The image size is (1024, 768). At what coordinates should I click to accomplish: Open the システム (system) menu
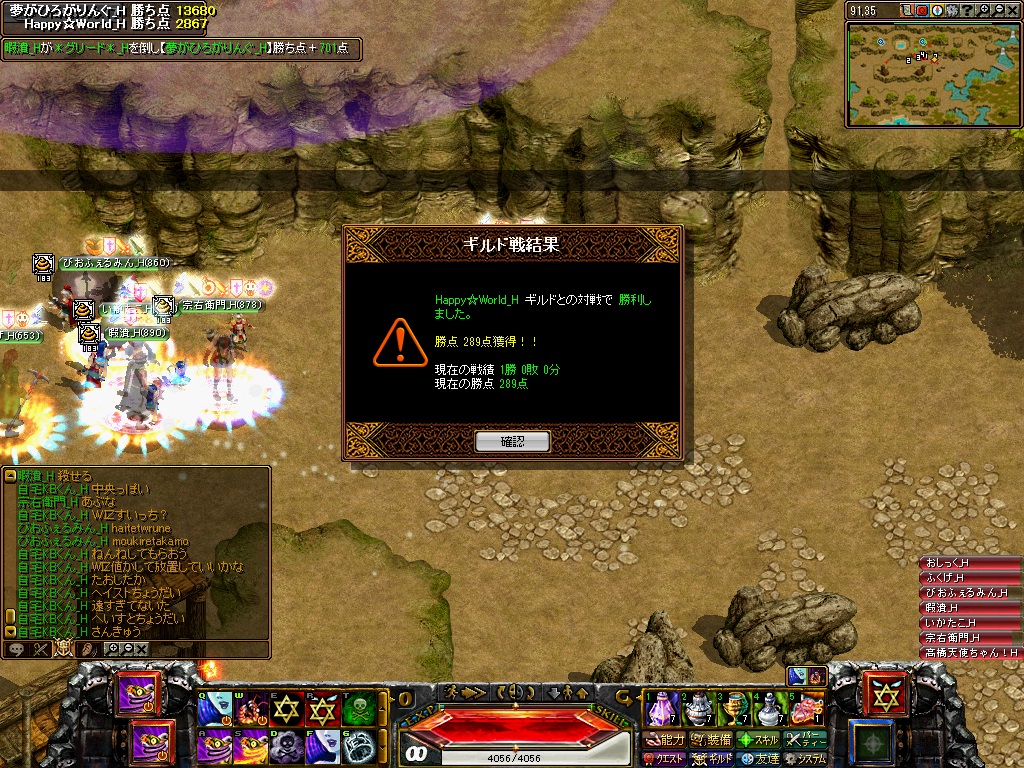(x=806, y=759)
